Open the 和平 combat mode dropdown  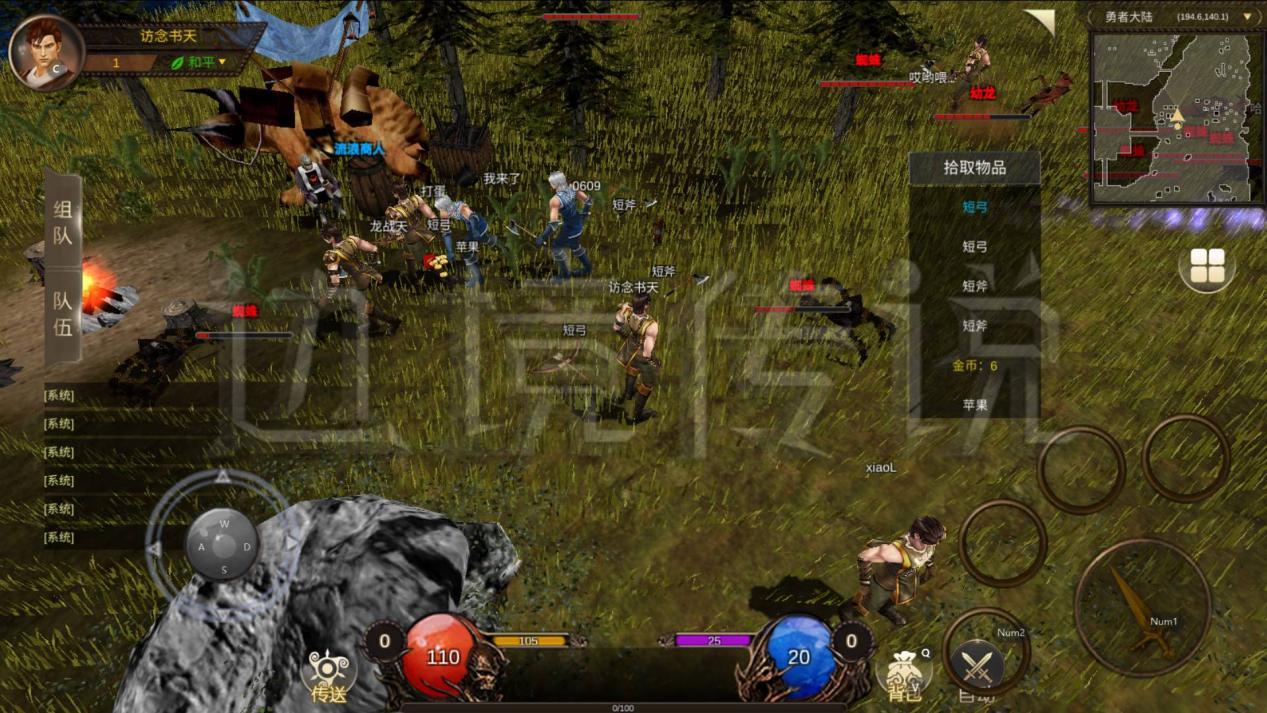point(200,62)
